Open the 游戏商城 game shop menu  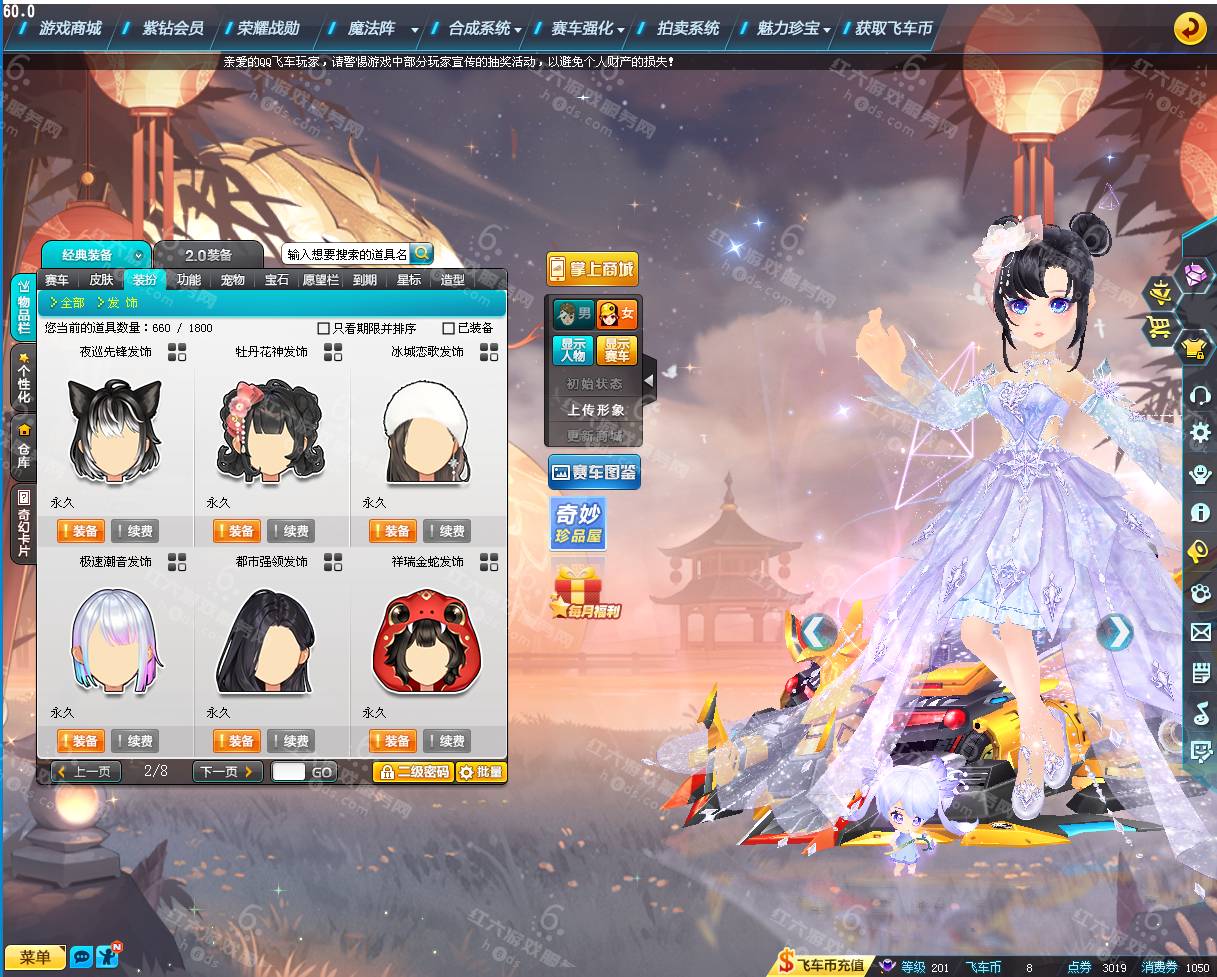[x=70, y=29]
